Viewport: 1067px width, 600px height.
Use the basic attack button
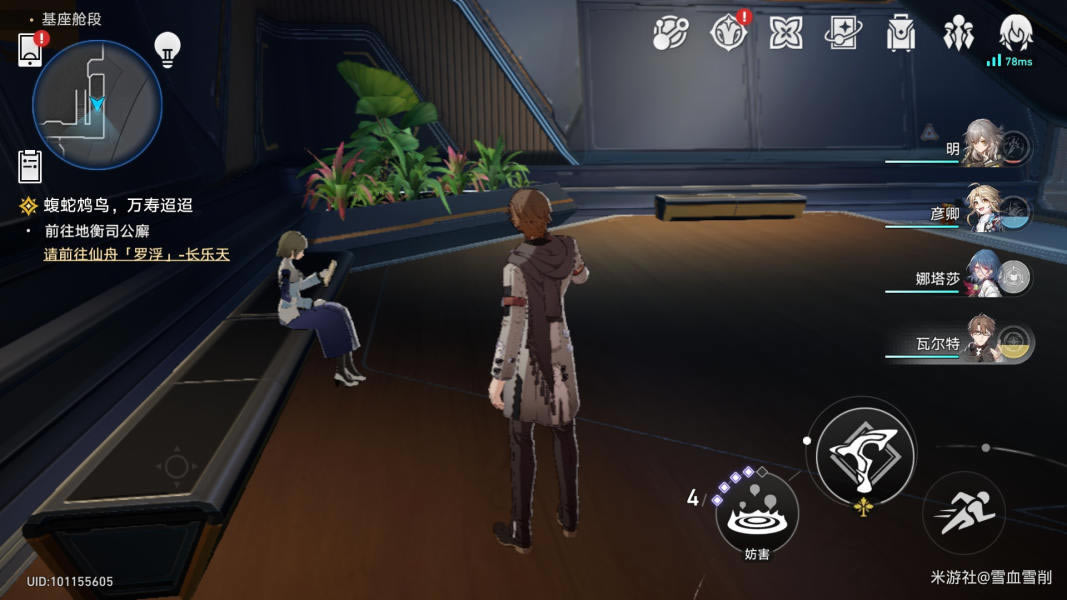(x=865, y=455)
